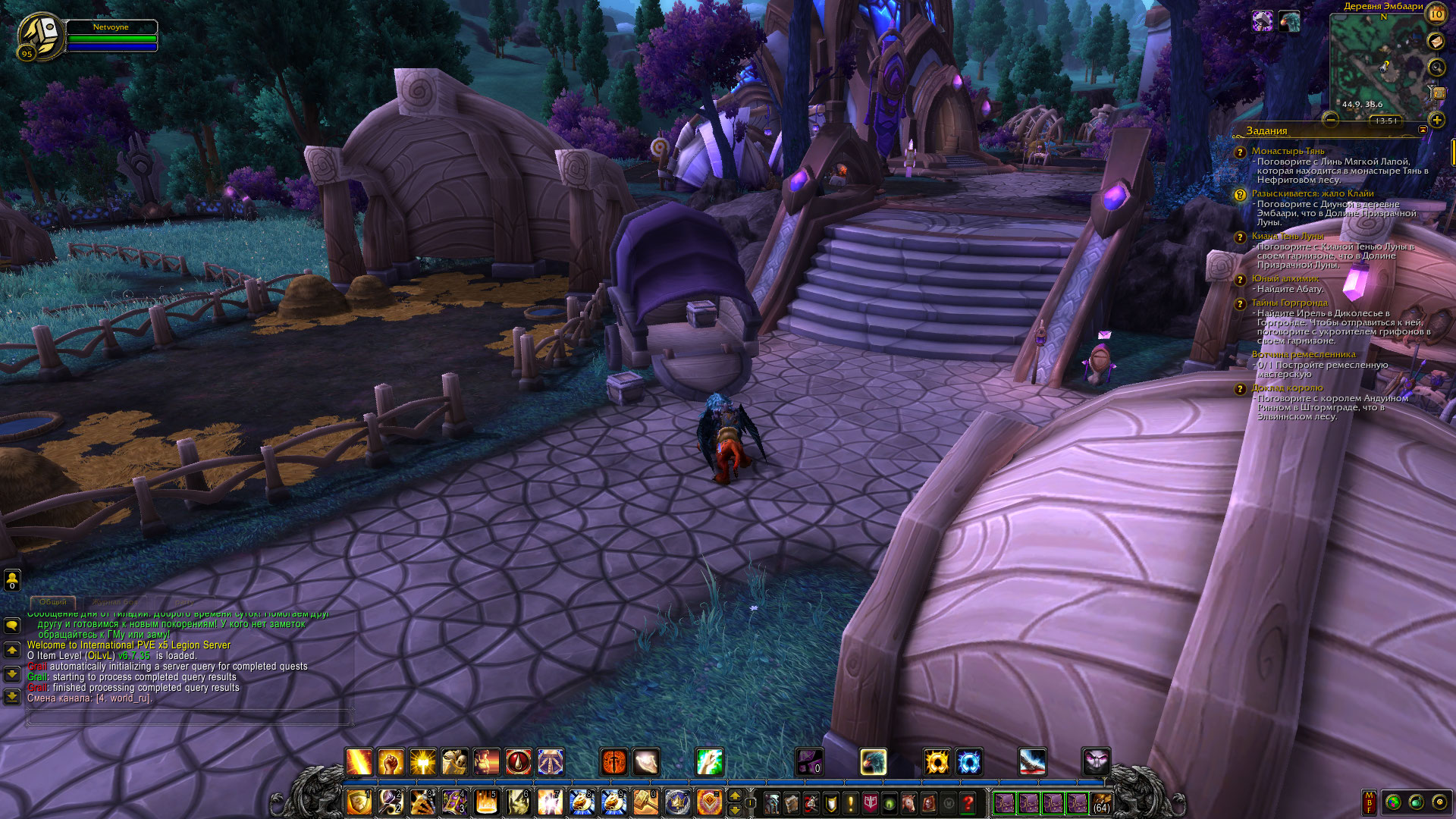Use the red blood drop ability
This screenshot has width=1456, height=819.
click(519, 761)
